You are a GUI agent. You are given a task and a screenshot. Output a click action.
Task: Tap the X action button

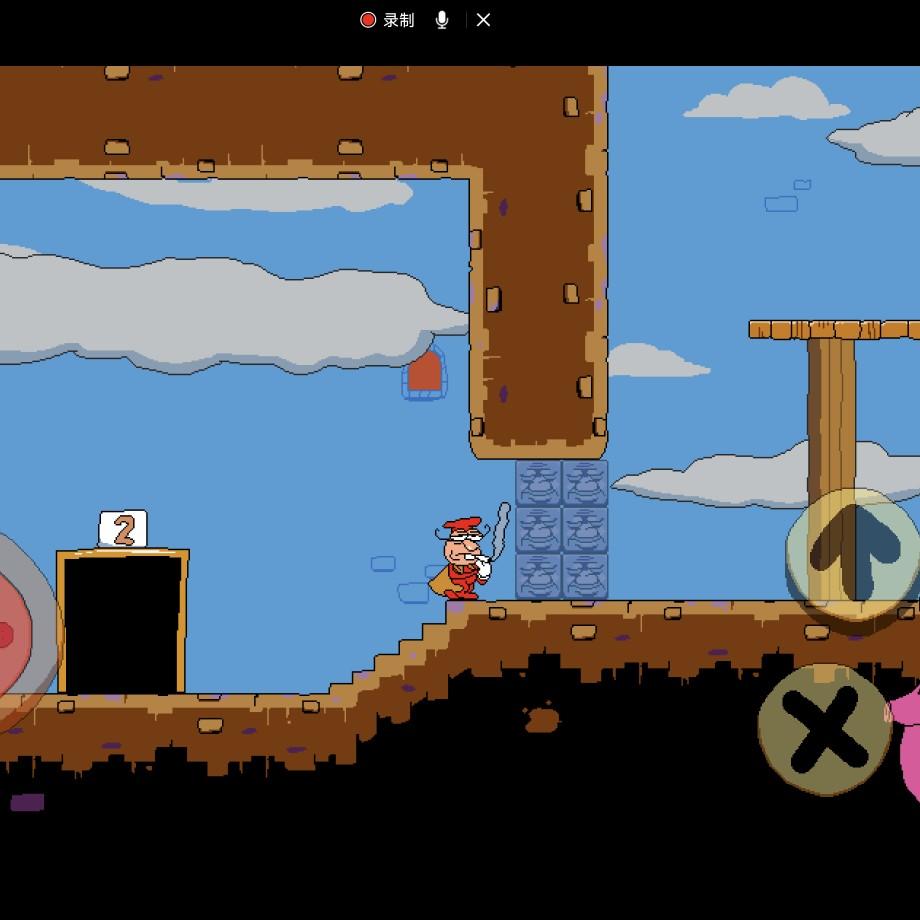point(824,727)
